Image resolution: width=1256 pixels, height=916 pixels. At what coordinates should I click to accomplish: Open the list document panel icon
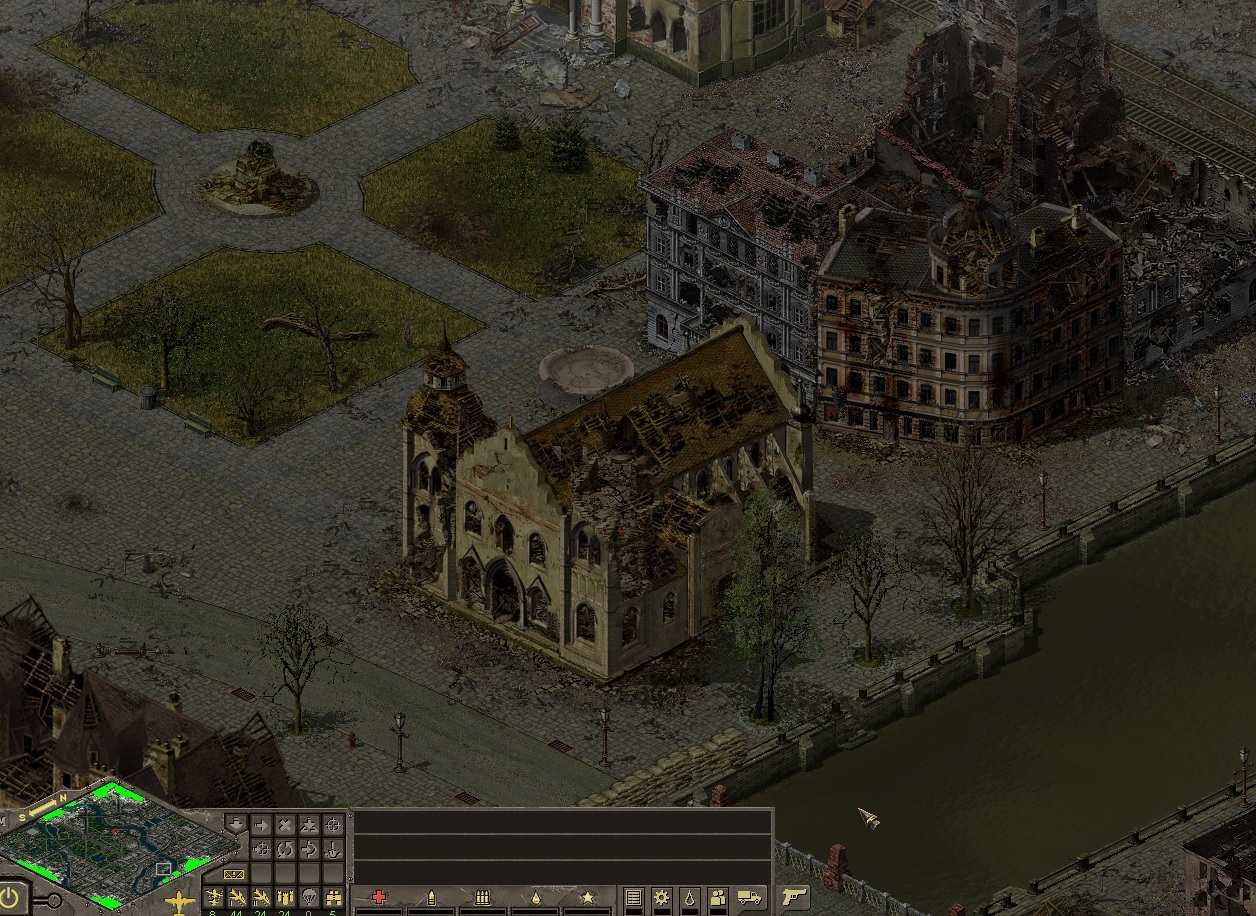point(633,897)
